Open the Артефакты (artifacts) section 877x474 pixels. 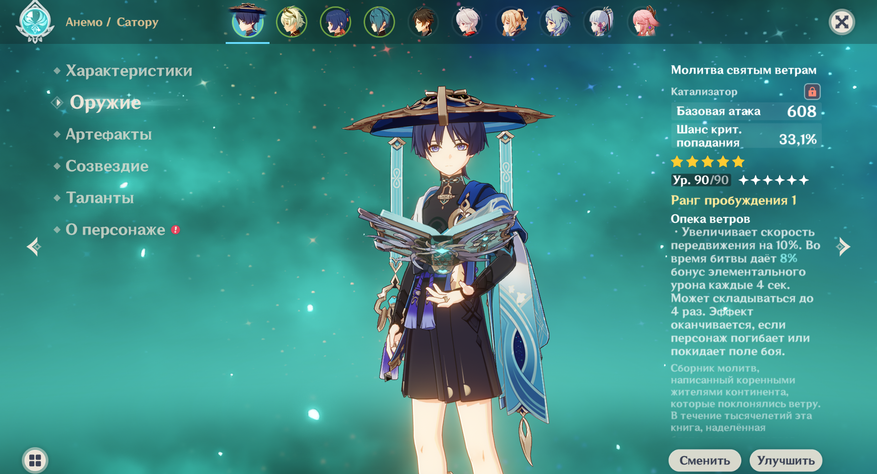pos(108,135)
